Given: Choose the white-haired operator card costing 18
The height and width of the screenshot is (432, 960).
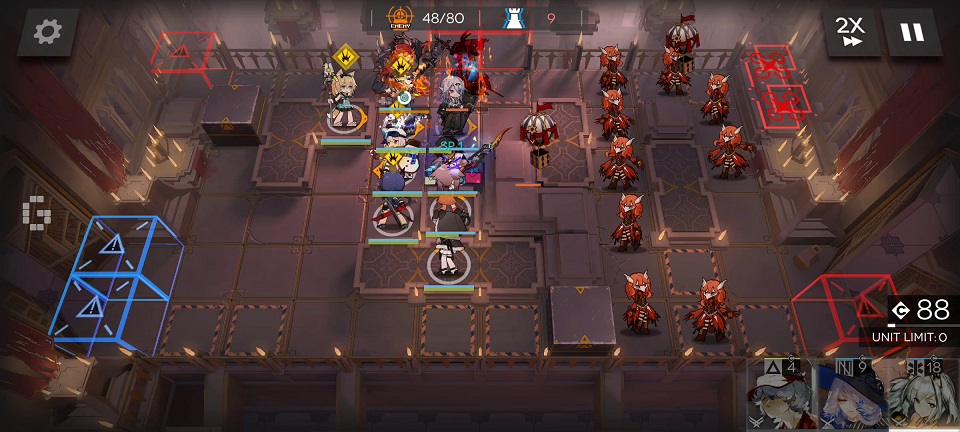Looking at the screenshot, I should (x=924, y=397).
